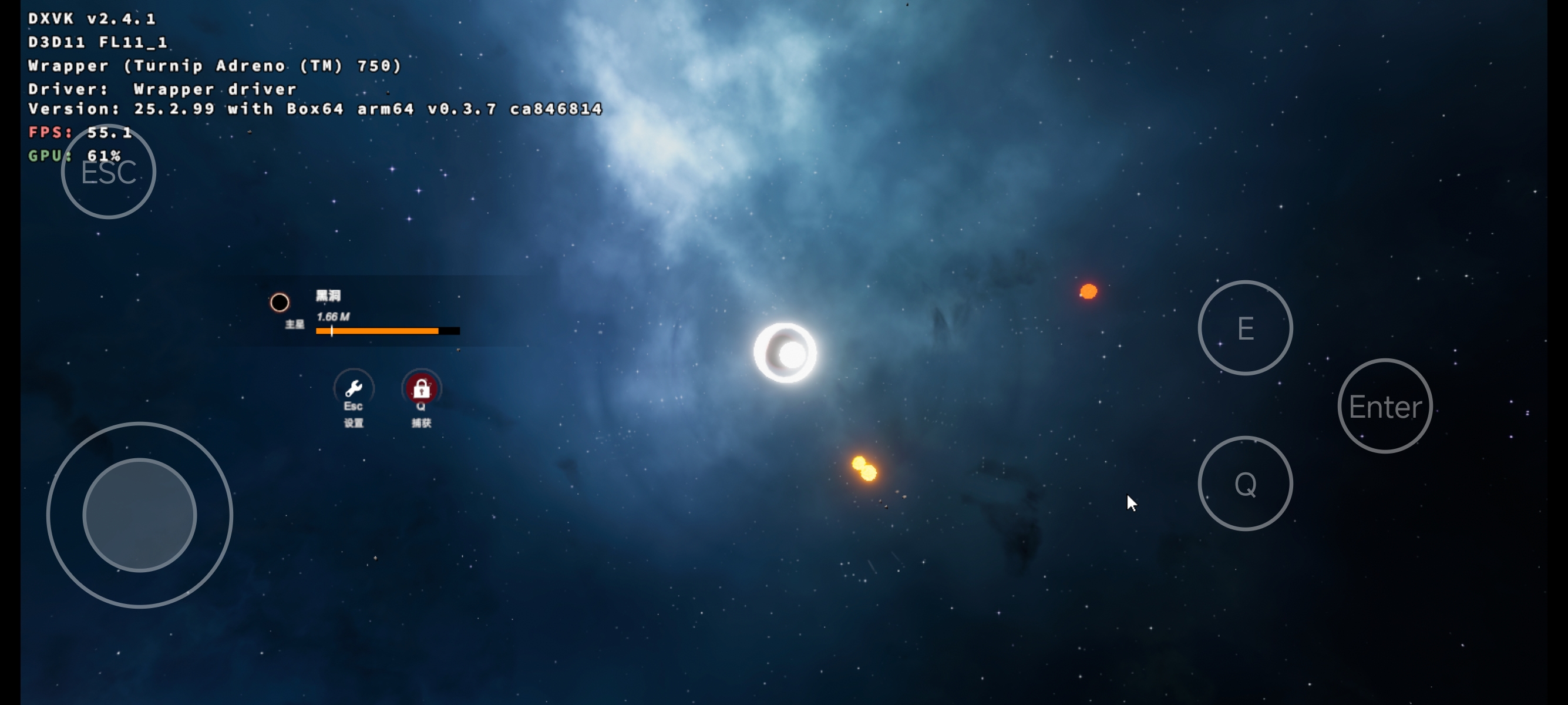This screenshot has width=1568, height=705.
Task: Tap the on-screen E overlay button
Action: 1245,328
